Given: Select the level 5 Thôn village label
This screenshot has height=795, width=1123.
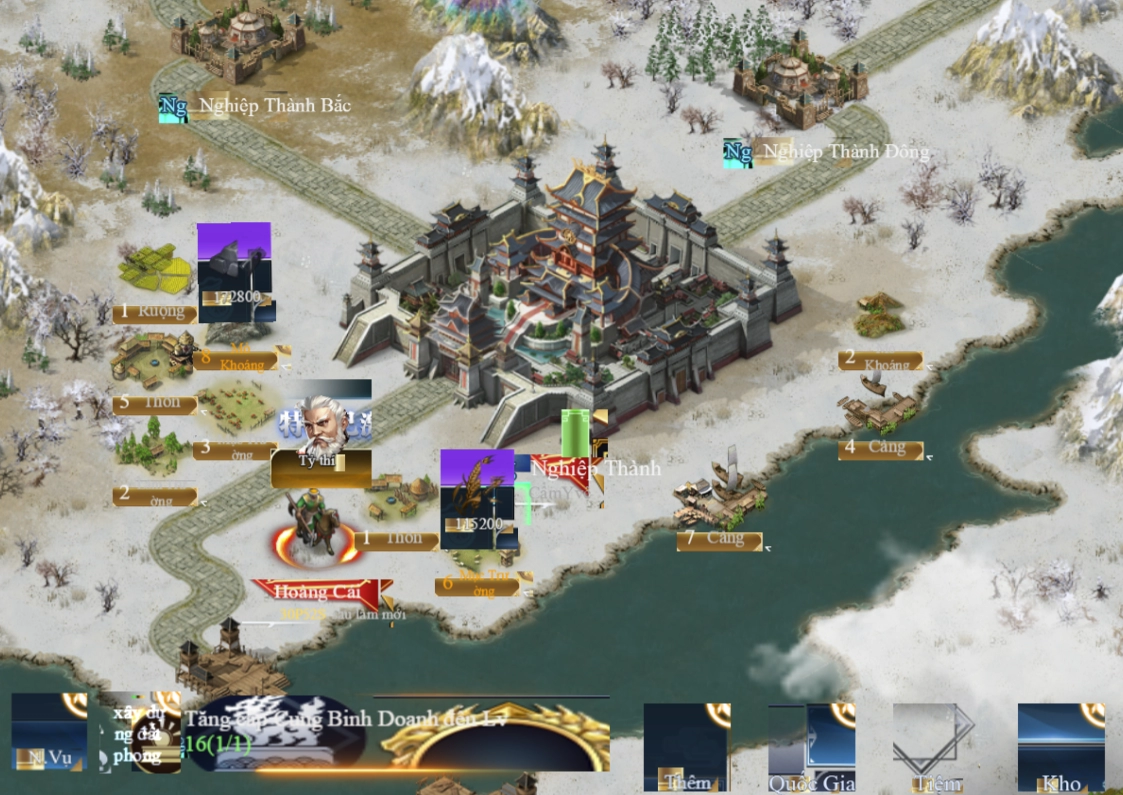Looking at the screenshot, I should [x=154, y=404].
